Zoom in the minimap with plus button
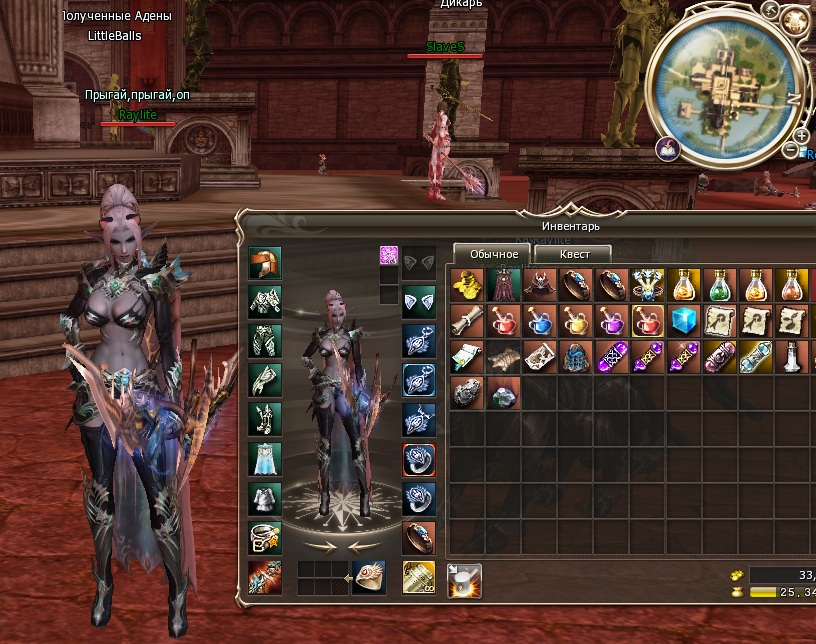The image size is (816, 644). [802, 136]
